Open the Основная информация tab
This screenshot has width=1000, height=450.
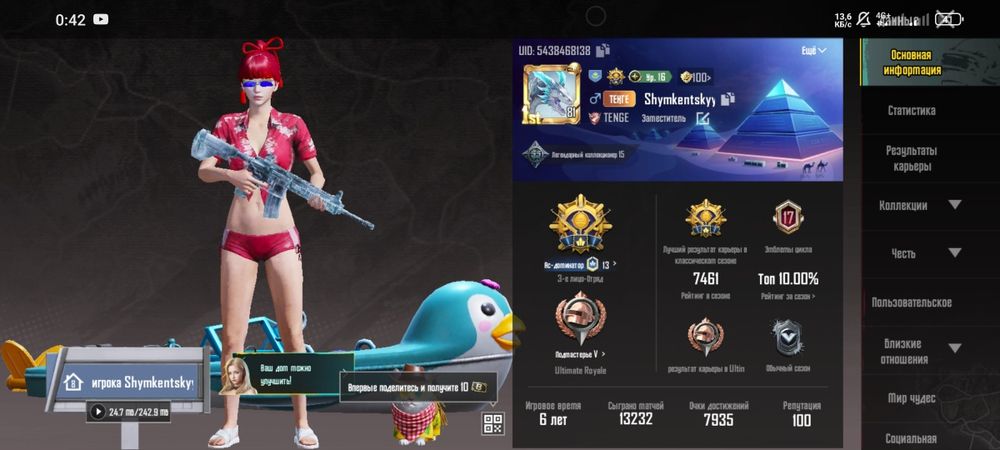(x=911, y=63)
